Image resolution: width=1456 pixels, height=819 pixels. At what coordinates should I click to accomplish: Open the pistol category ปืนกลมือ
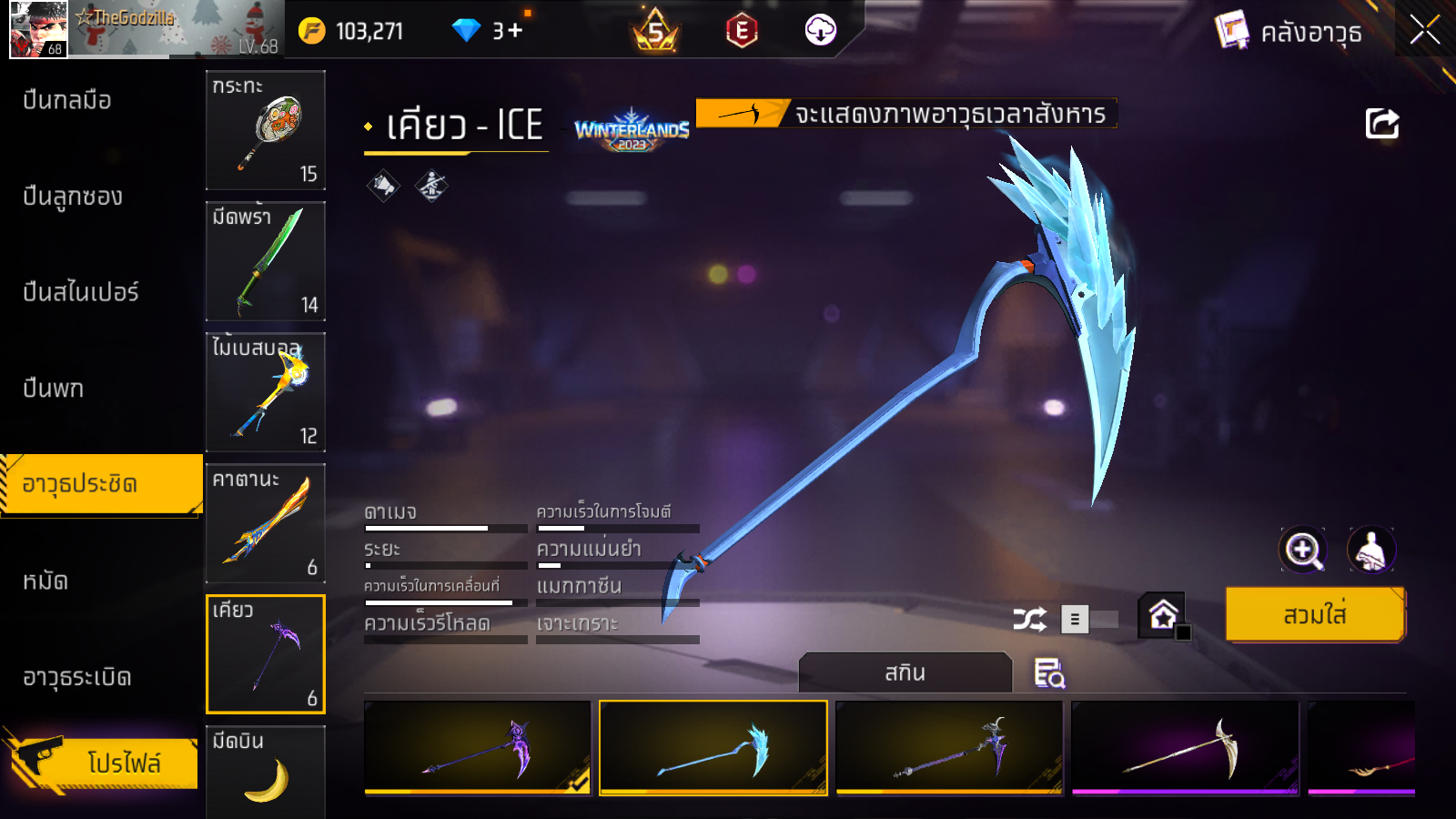click(x=67, y=100)
